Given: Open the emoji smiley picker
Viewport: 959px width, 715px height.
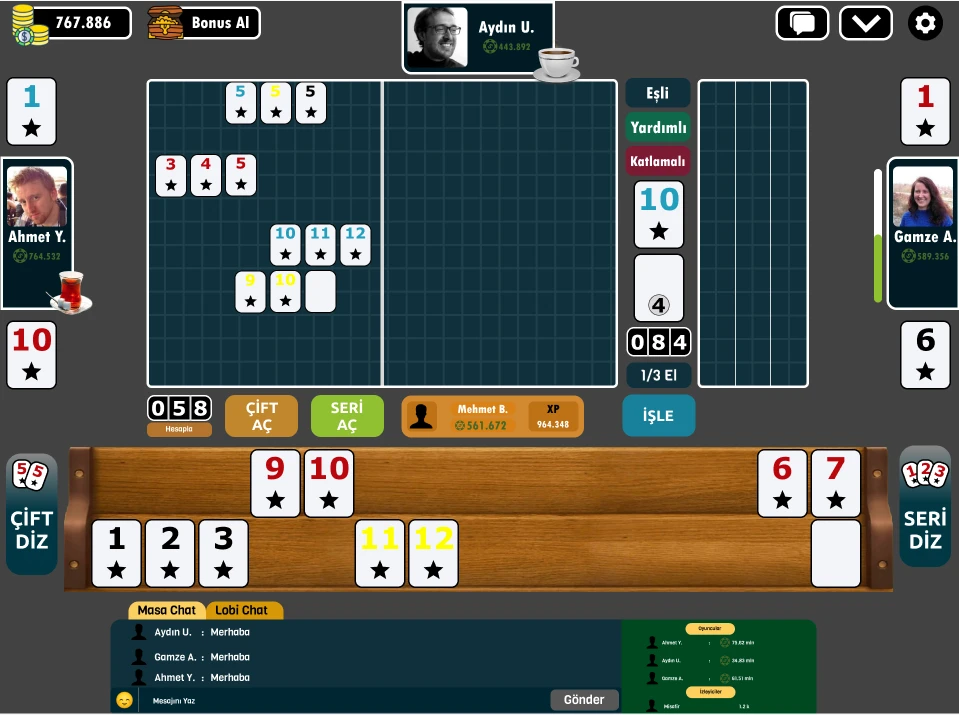Looking at the screenshot, I should pos(124,700).
